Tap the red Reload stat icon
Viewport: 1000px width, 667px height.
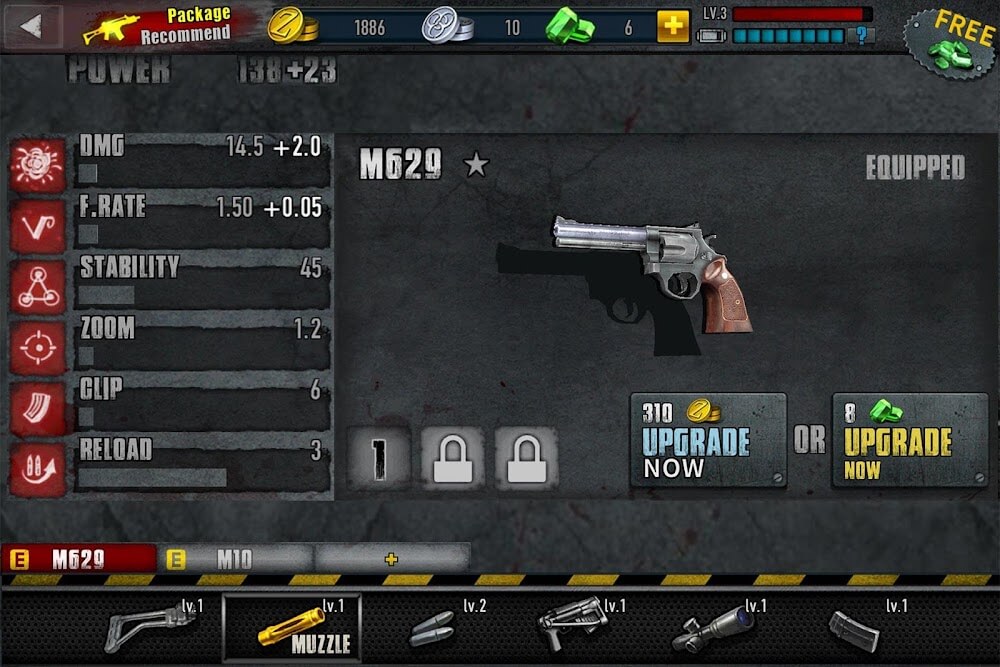38,468
